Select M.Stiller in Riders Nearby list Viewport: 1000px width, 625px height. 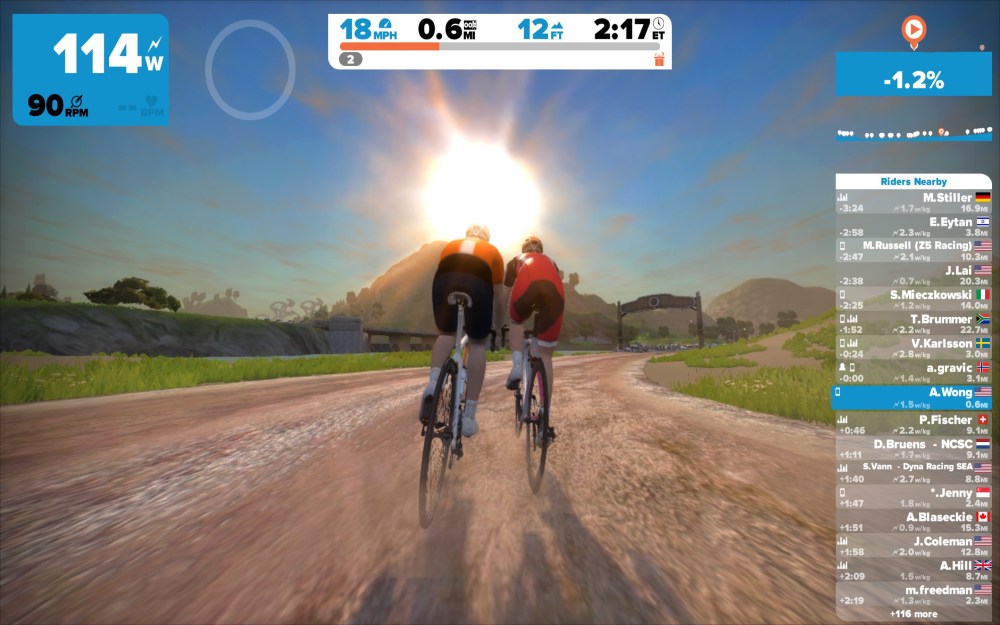pyautogui.click(x=913, y=203)
